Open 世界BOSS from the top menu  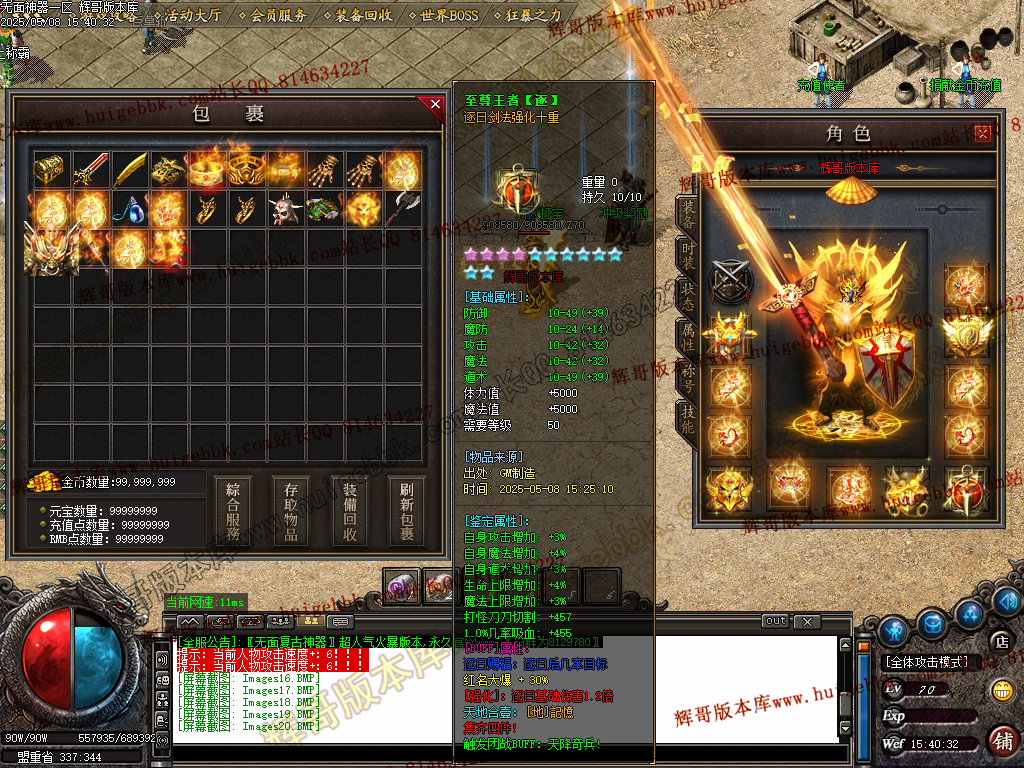pos(449,16)
